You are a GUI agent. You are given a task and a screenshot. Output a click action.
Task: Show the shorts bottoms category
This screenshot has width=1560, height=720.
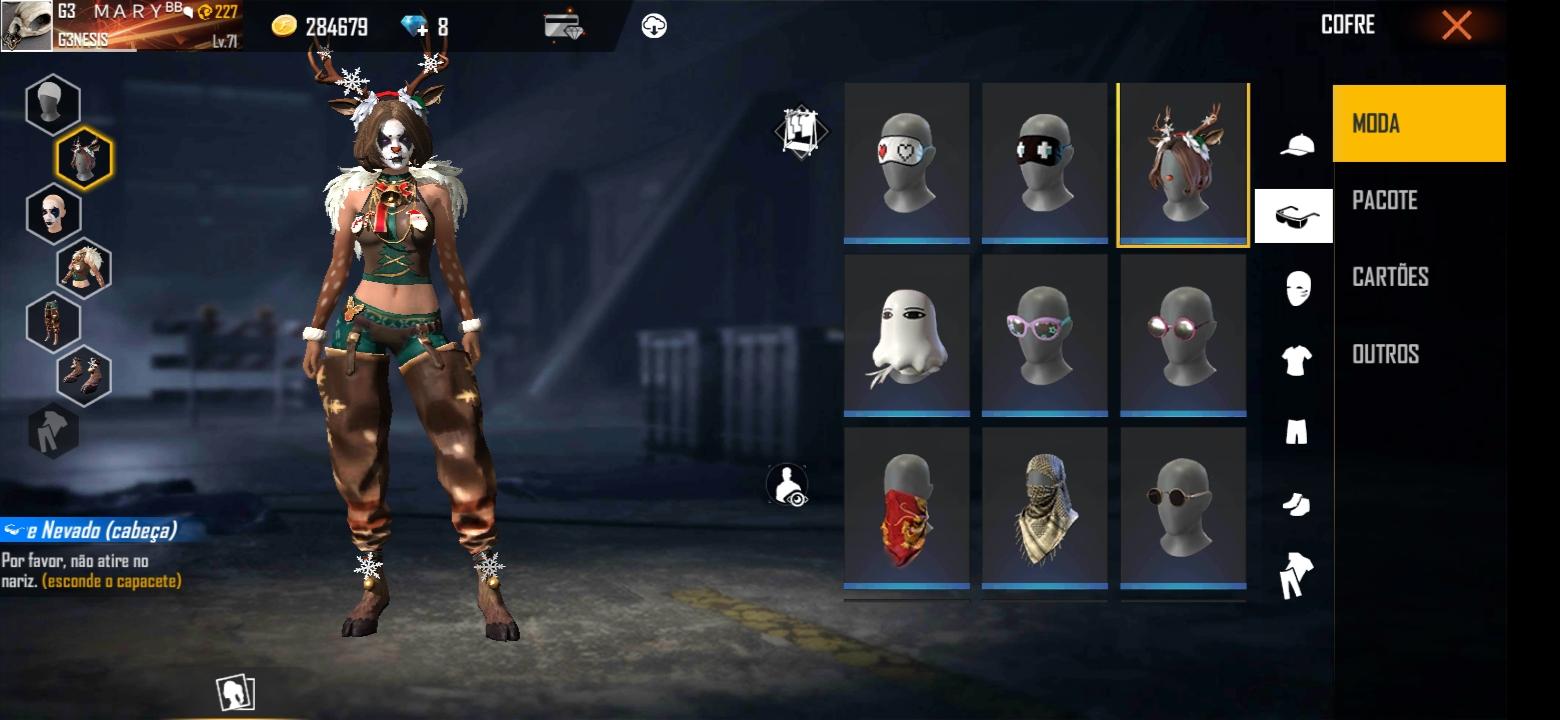[x=1296, y=432]
